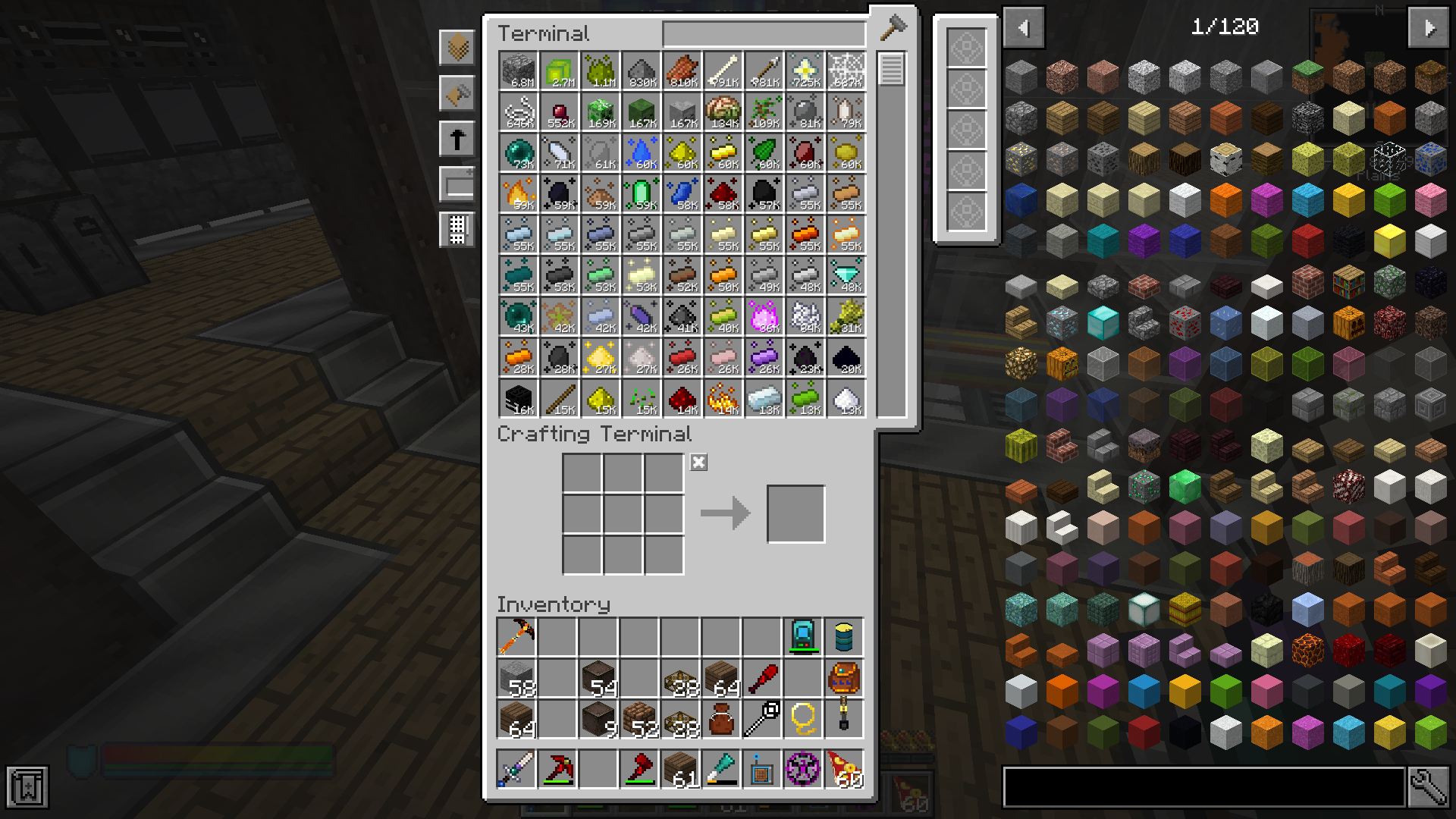This screenshot has height=819, width=1456.
Task: Click the Terminal search field
Action: [764, 34]
